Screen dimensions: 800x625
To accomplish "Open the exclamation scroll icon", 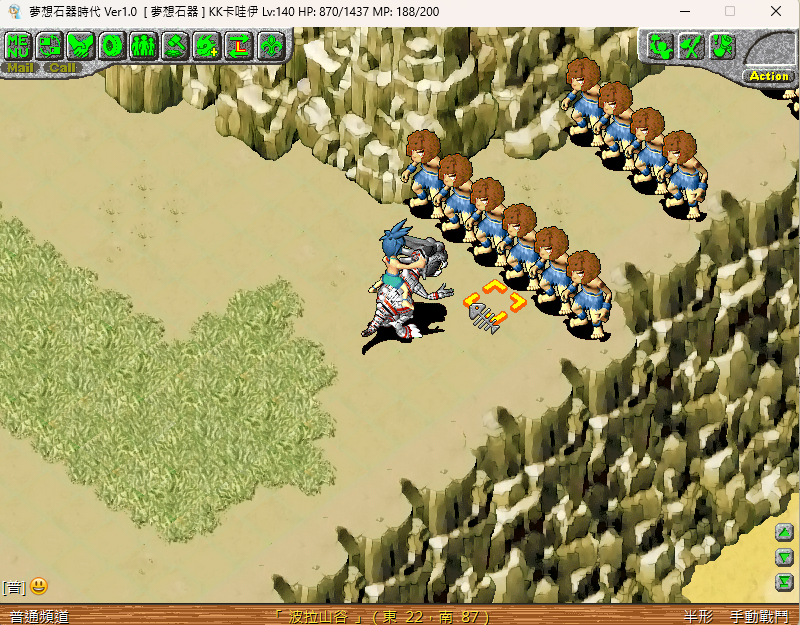I will click(722, 45).
